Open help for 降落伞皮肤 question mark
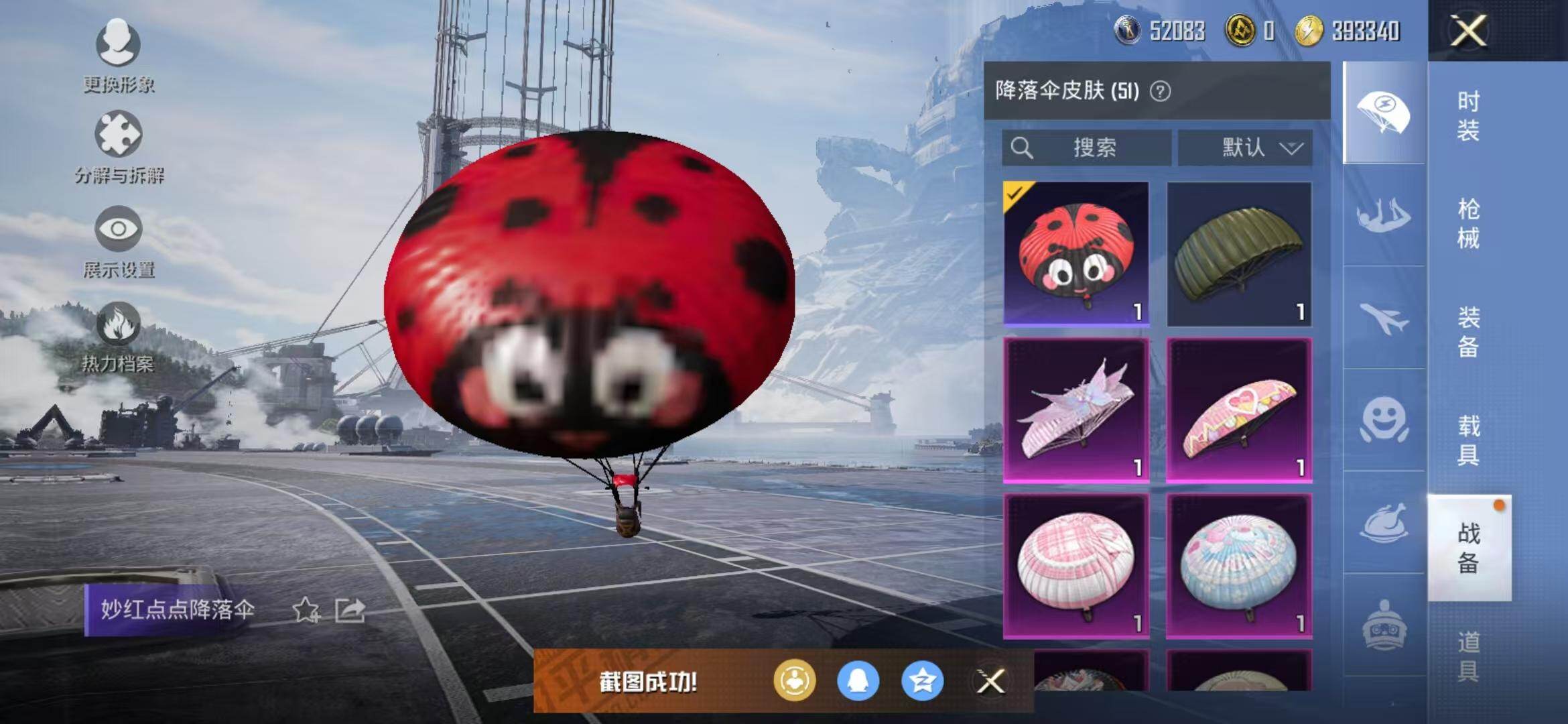The width and height of the screenshot is (1568, 724). 1161,91
